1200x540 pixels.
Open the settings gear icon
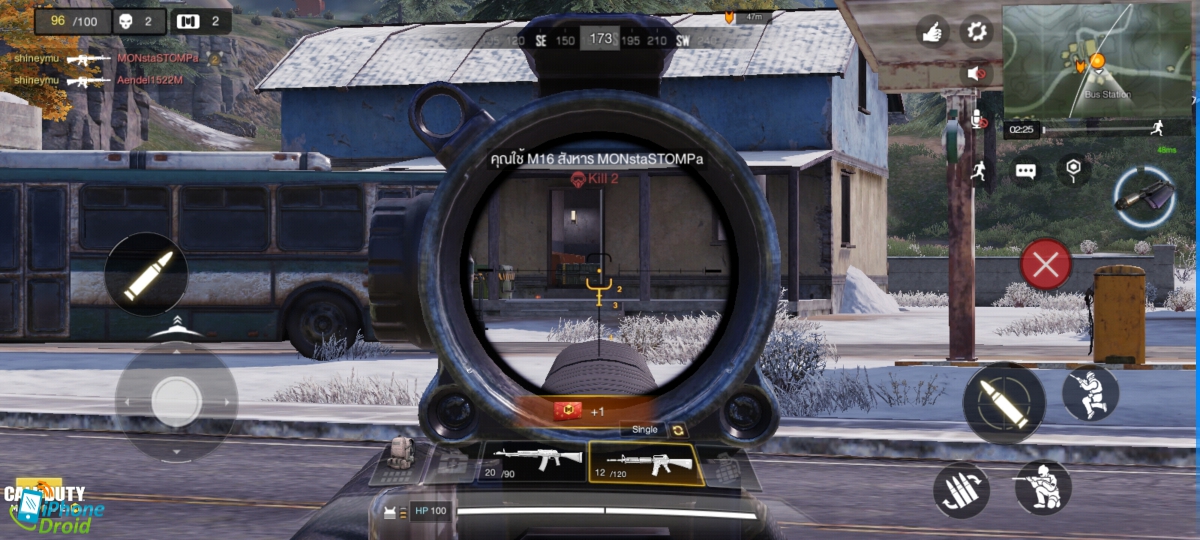point(976,31)
